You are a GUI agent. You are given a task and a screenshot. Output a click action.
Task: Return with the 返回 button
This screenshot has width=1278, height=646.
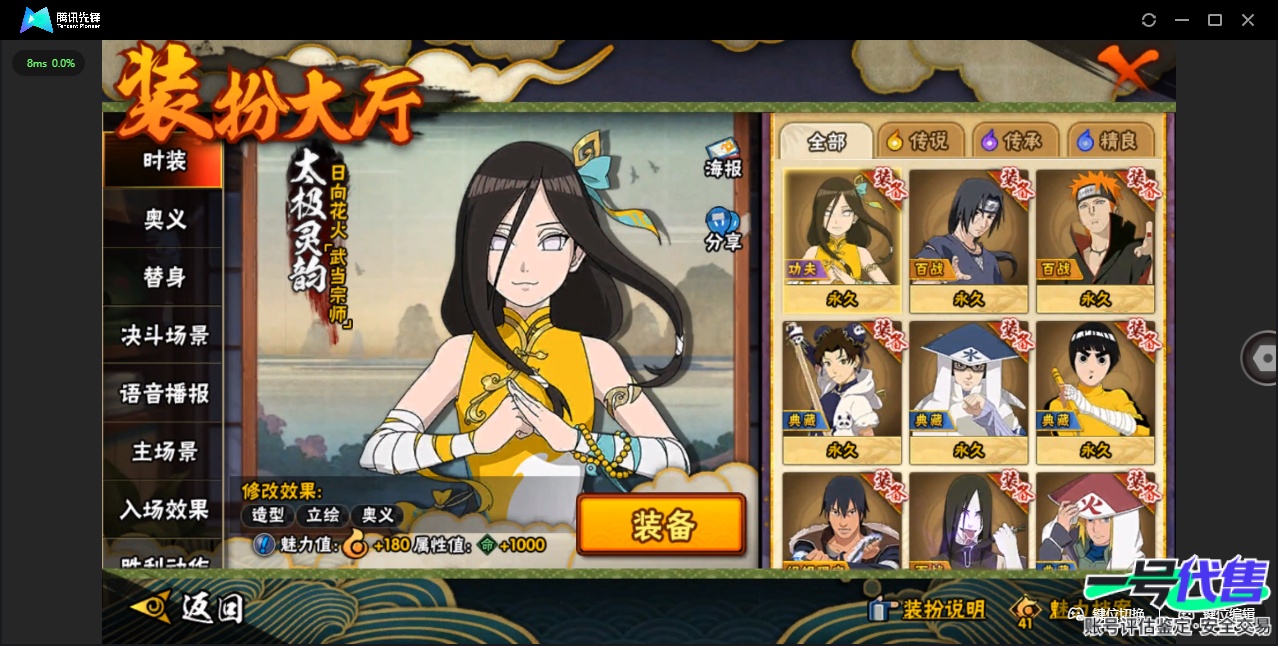point(190,607)
